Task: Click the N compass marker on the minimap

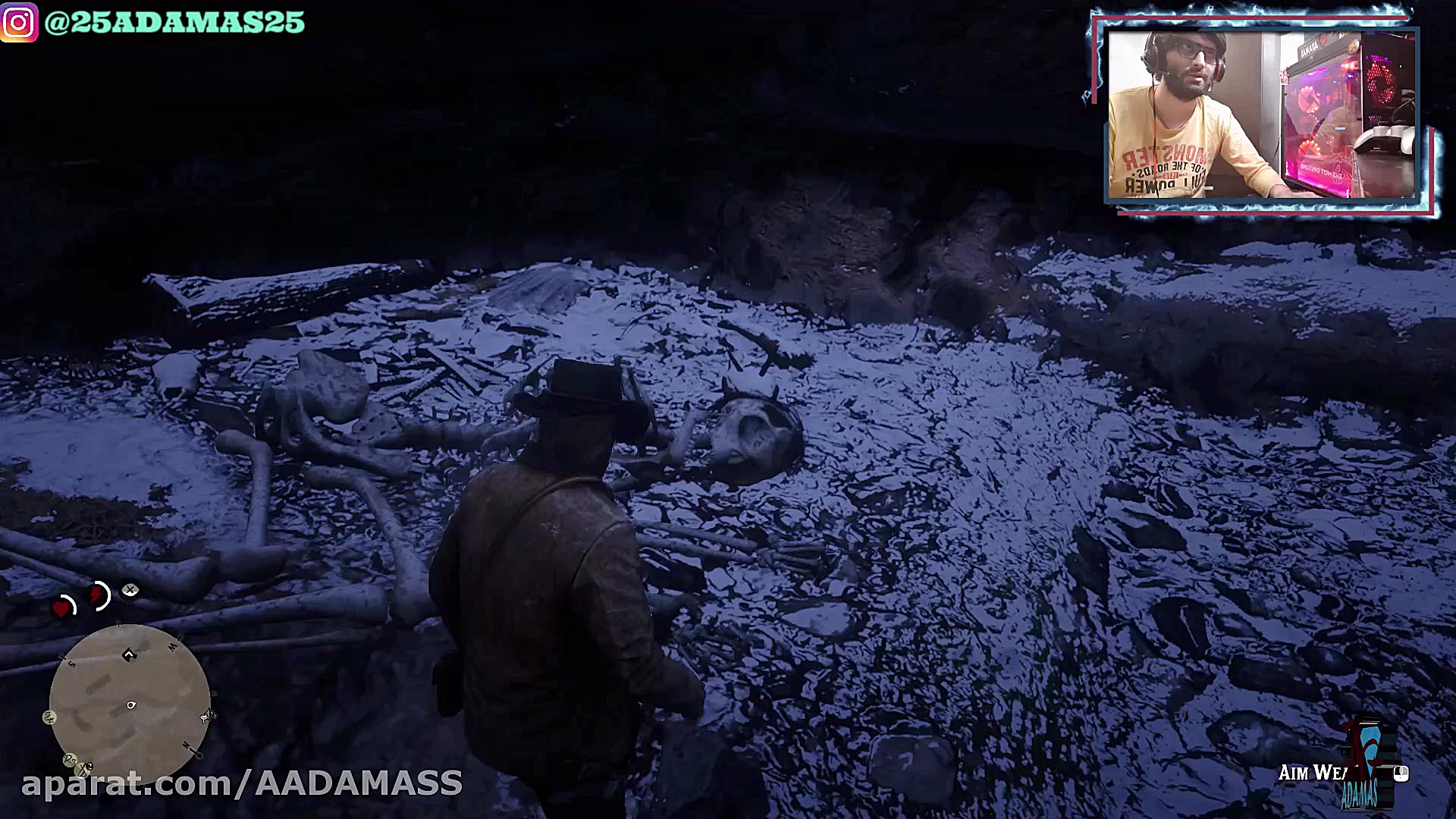Action: (187, 745)
